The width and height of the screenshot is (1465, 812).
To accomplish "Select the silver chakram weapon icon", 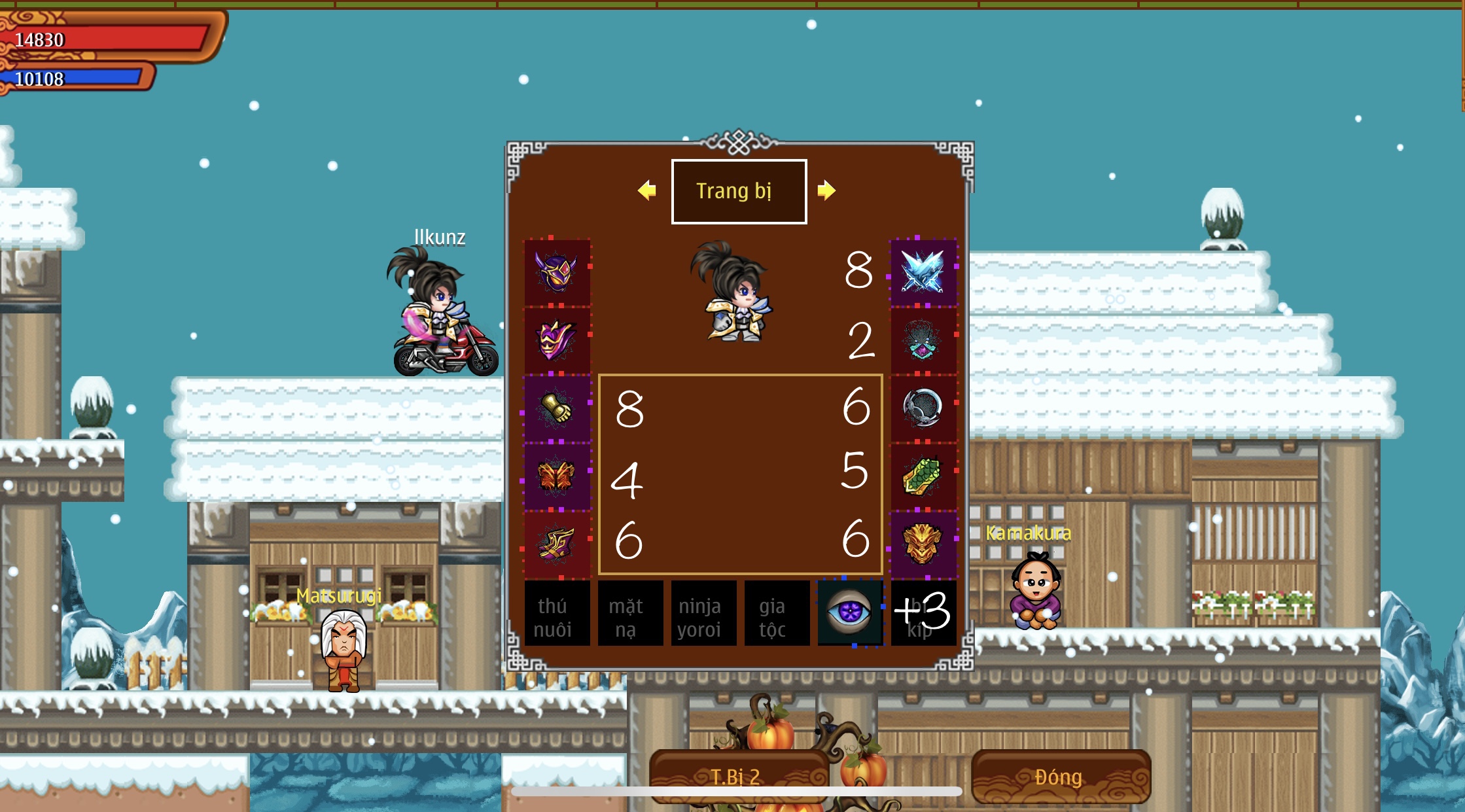I will point(923,408).
